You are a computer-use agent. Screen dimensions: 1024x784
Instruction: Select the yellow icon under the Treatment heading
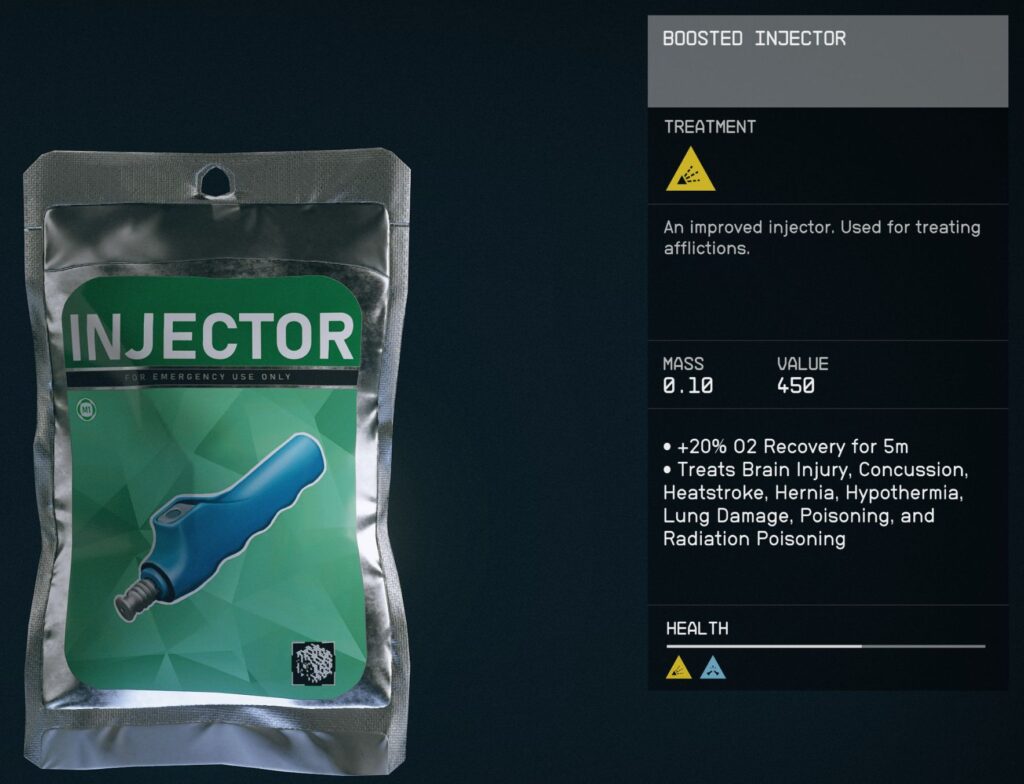pyautogui.click(x=690, y=171)
